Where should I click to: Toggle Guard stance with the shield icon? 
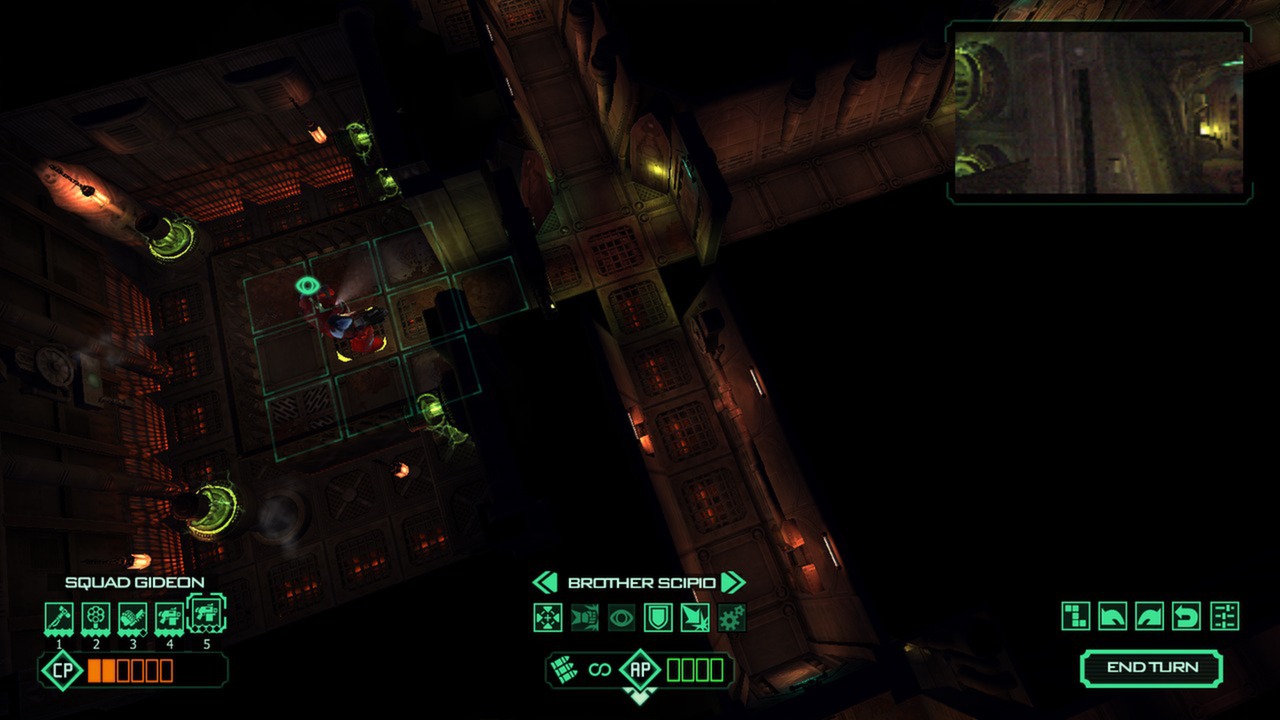(658, 618)
